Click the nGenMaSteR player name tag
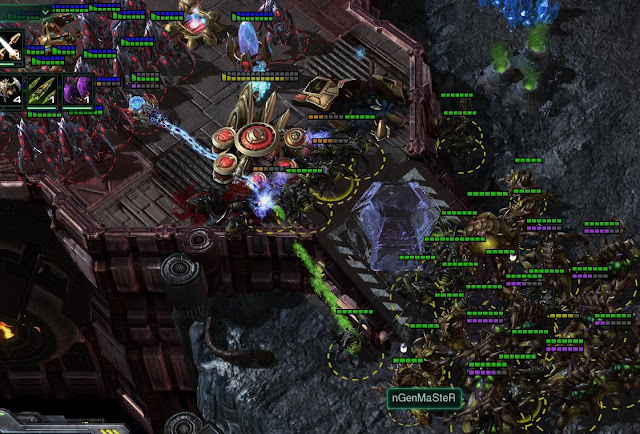 (425, 397)
